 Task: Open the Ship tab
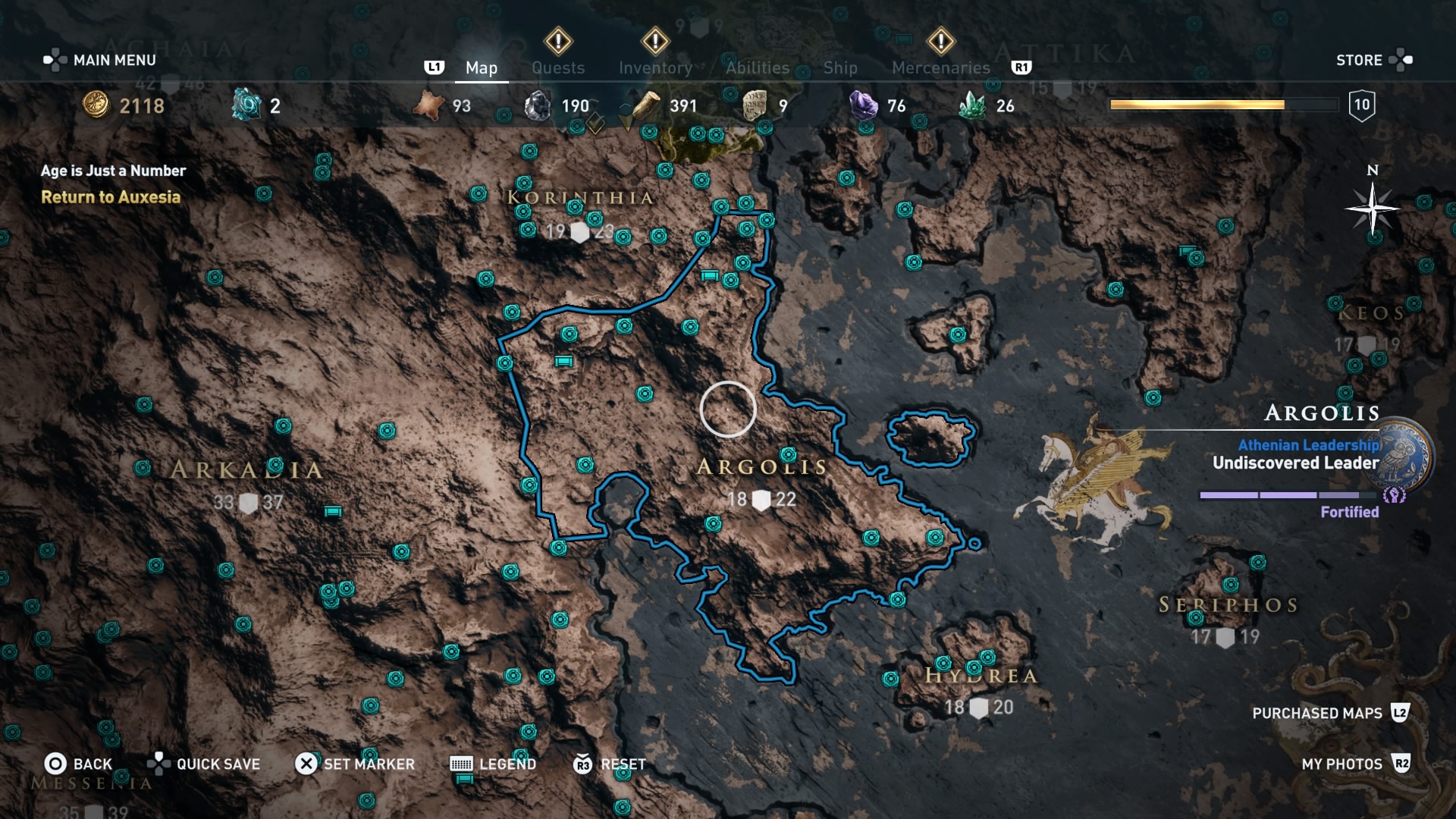(840, 67)
